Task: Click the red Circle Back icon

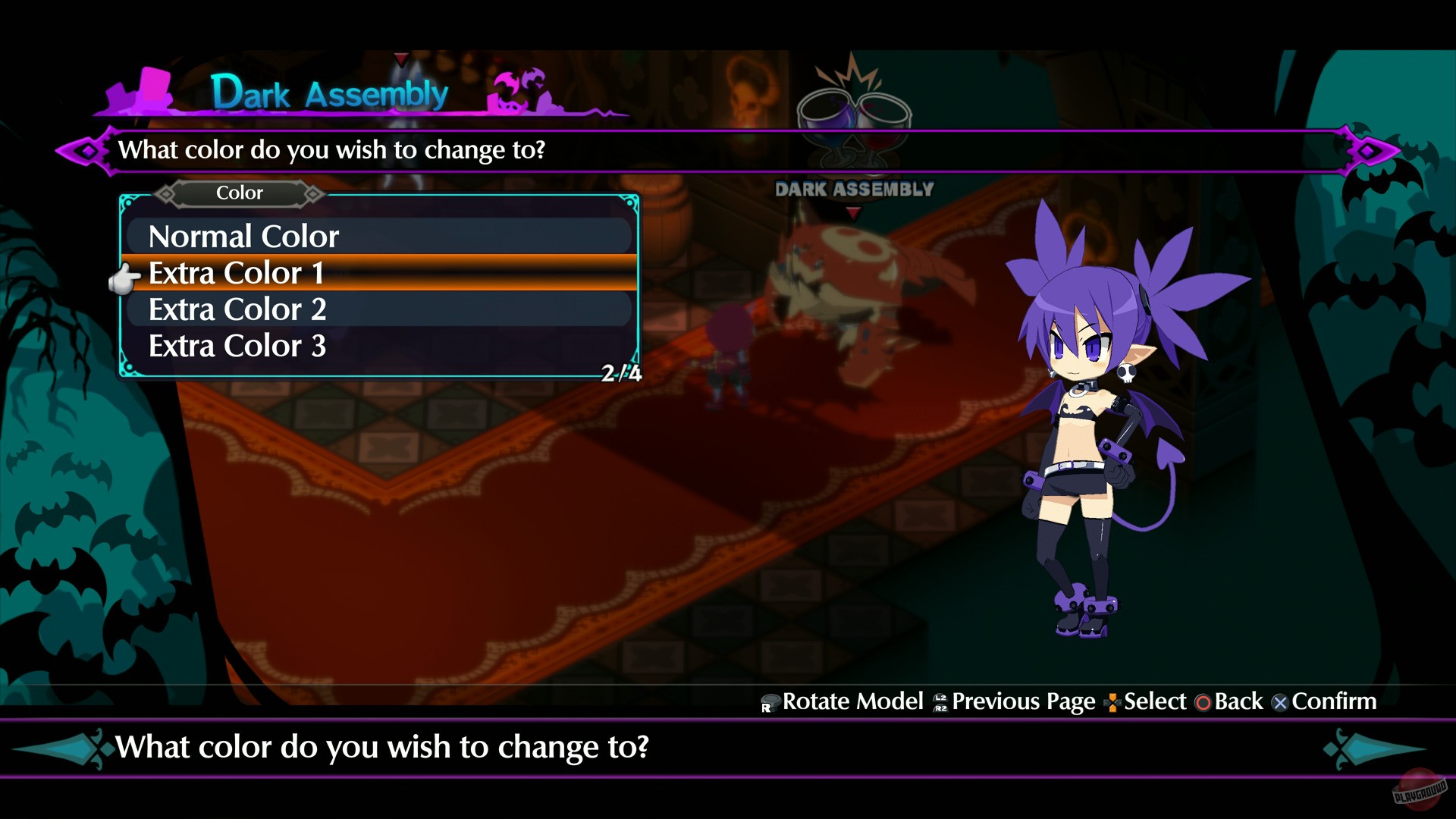Action: [1204, 702]
